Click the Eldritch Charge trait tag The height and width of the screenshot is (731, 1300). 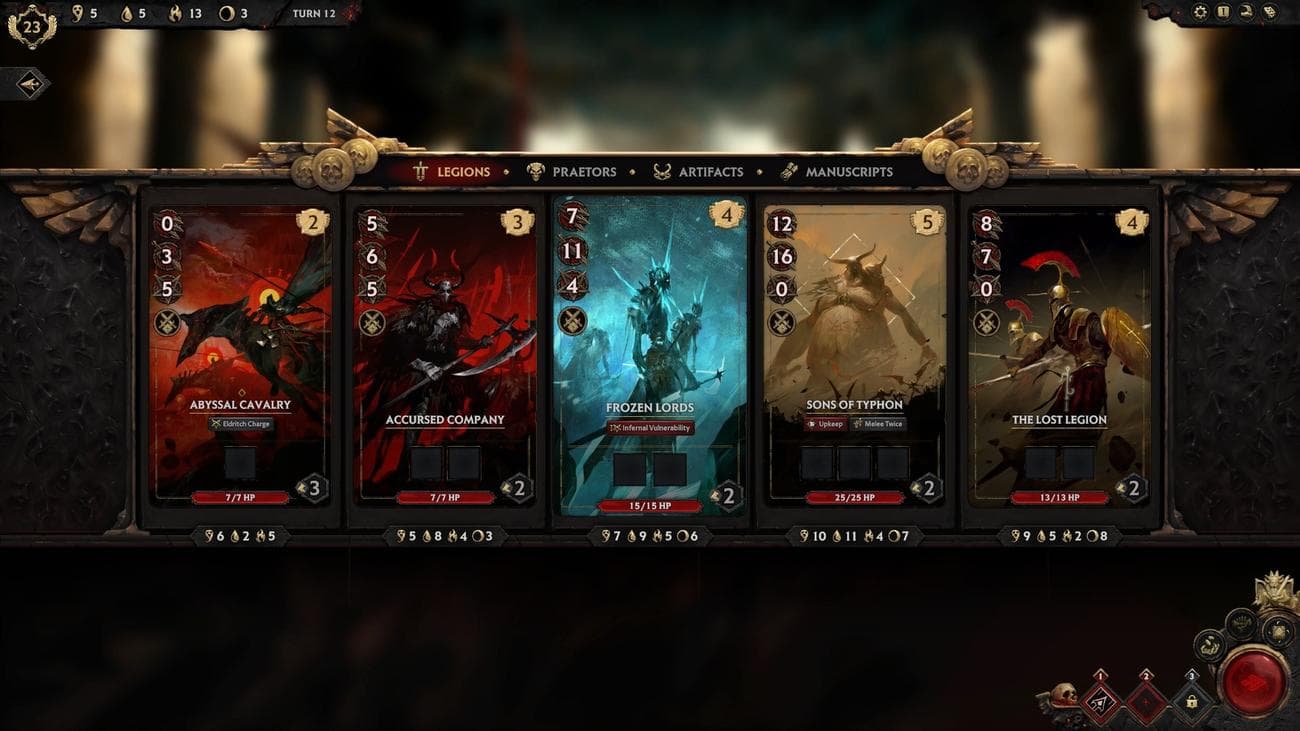pyautogui.click(x=240, y=424)
